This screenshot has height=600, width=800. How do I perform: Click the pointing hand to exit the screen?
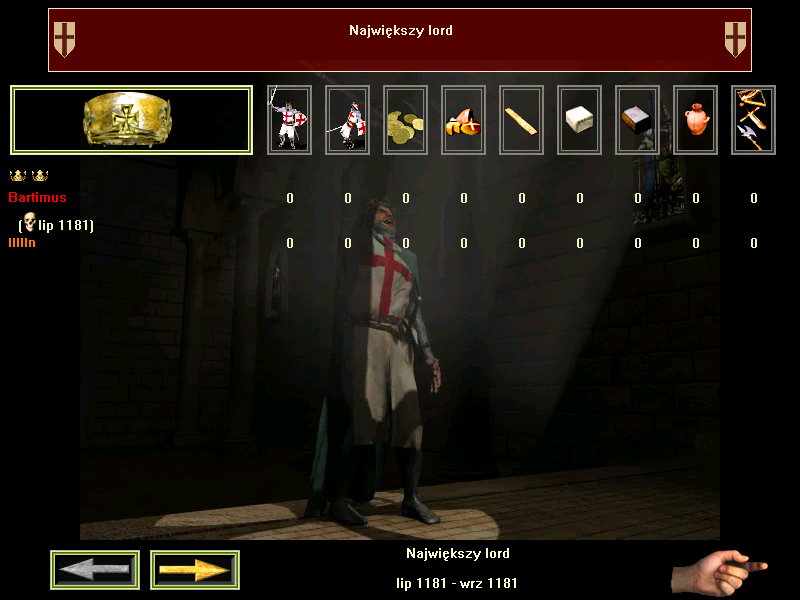718,573
